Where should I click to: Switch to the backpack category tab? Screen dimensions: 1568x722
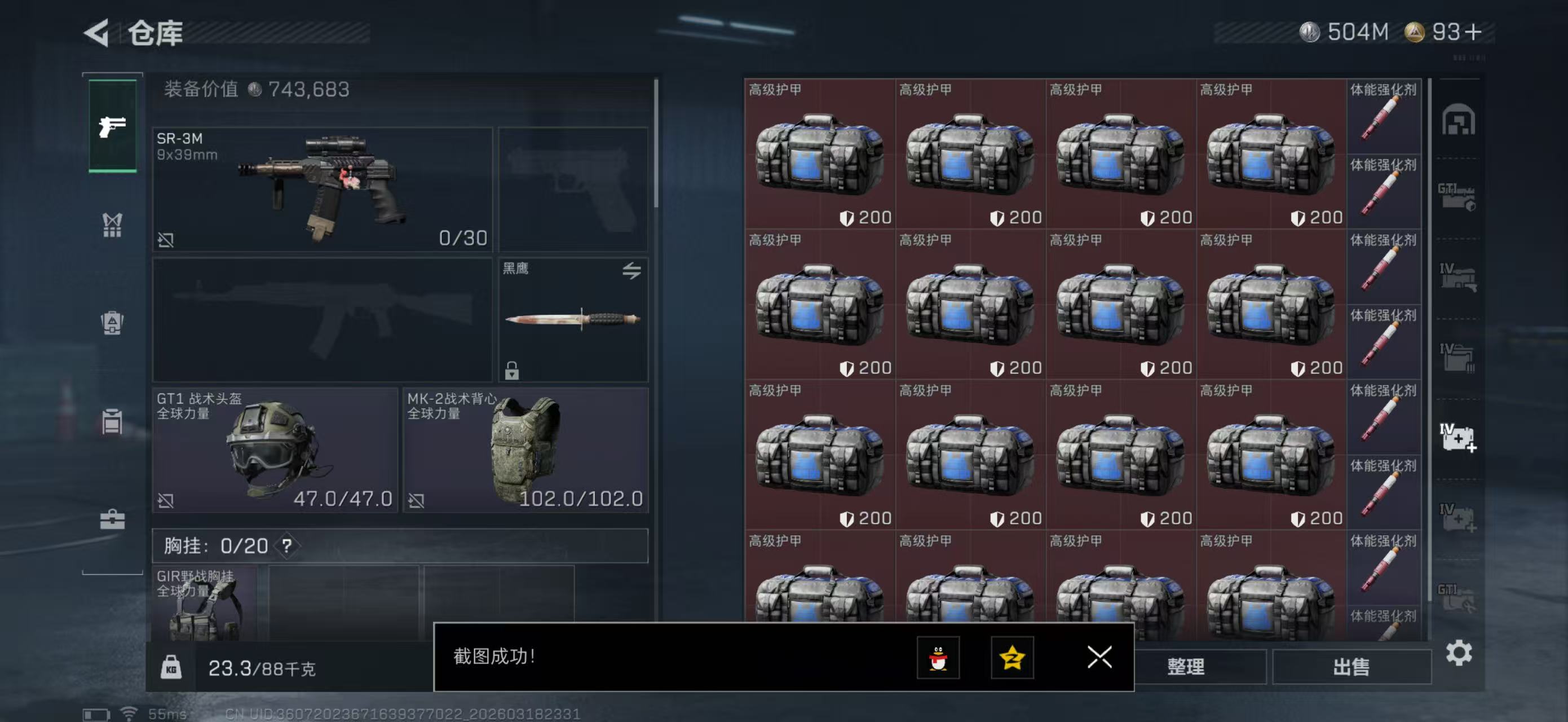pos(113,323)
